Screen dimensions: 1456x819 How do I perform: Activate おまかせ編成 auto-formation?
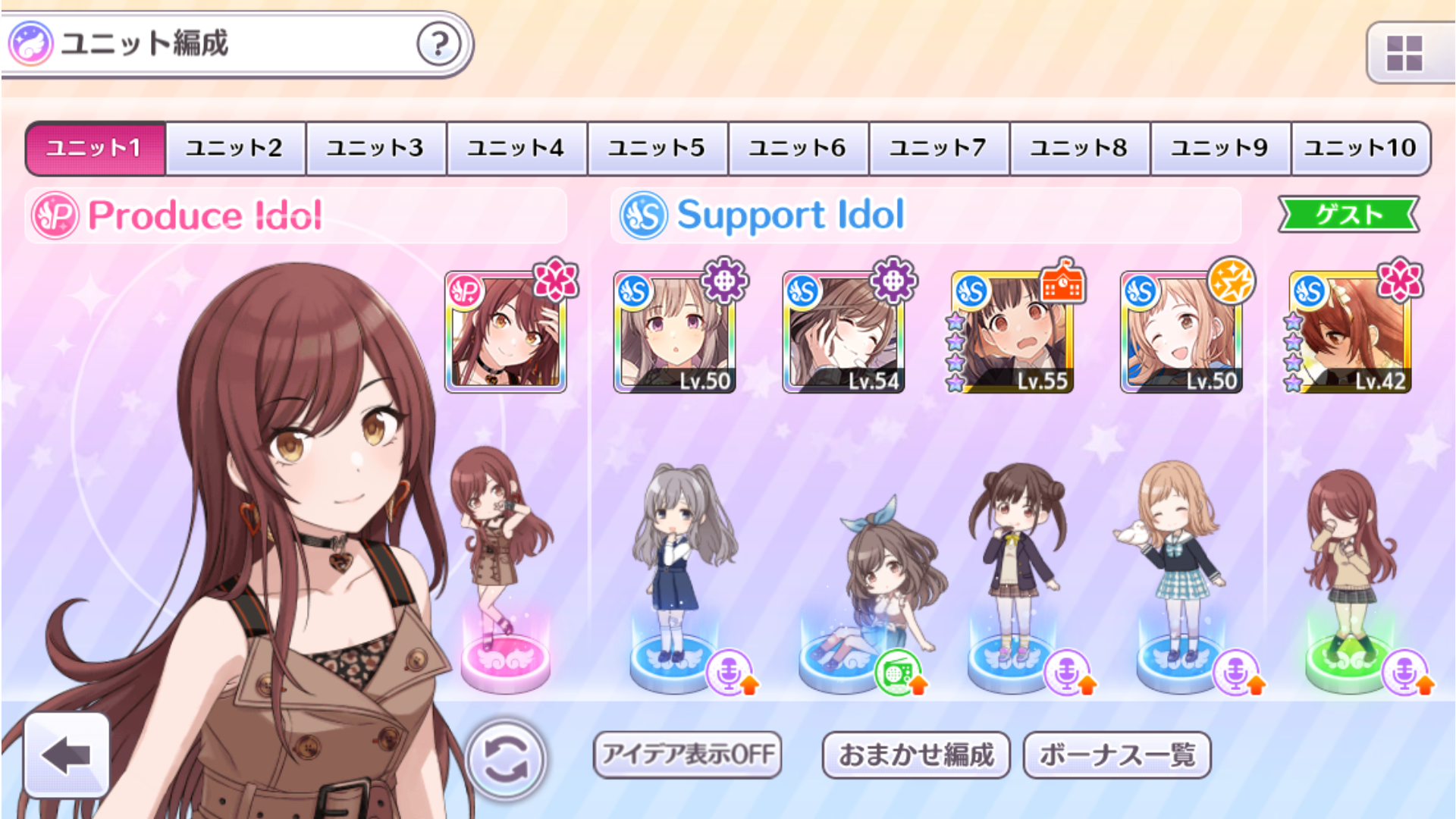(x=915, y=755)
